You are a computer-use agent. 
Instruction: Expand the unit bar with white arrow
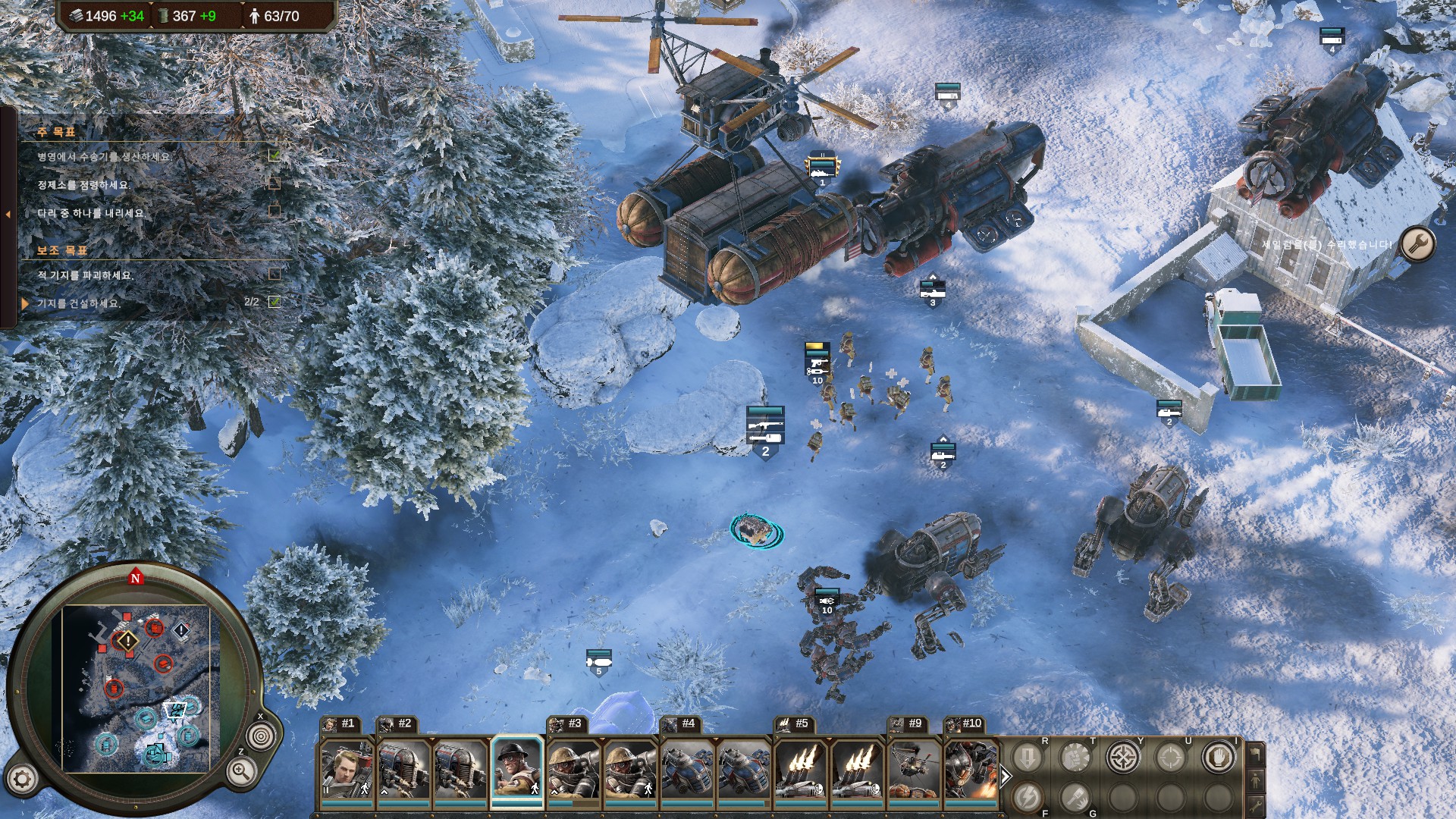tap(1006, 777)
